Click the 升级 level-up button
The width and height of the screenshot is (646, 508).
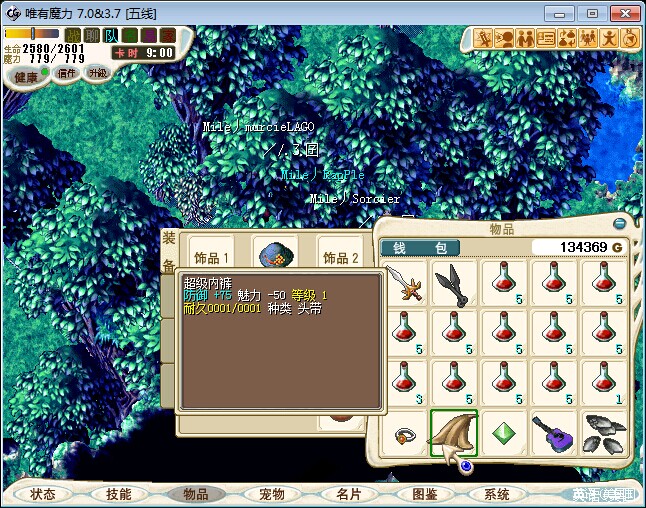point(98,73)
